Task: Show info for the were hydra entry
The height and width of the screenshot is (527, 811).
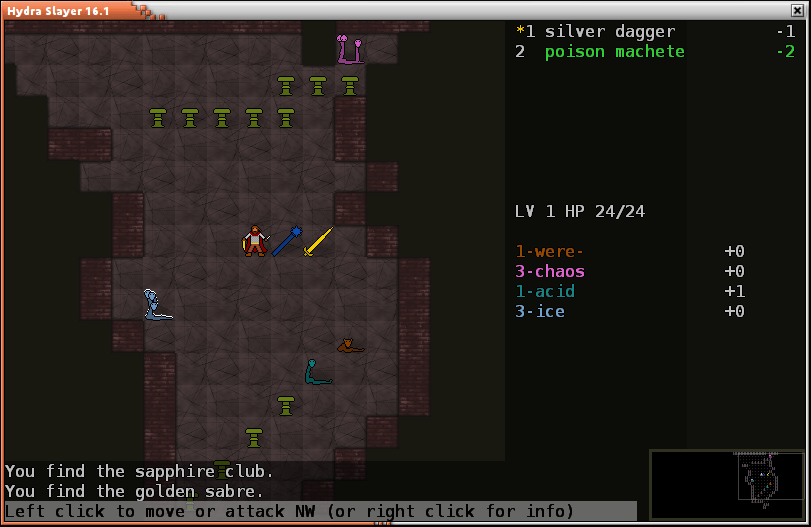Action: pos(549,252)
